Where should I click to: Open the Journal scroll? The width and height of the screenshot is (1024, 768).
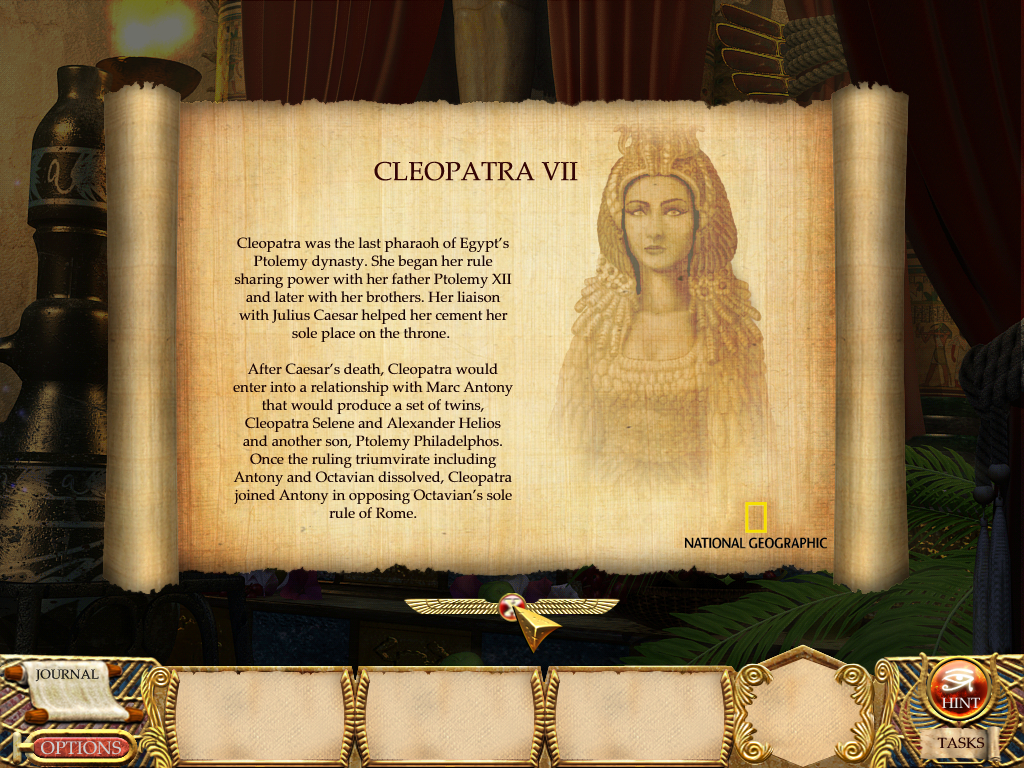tap(68, 684)
